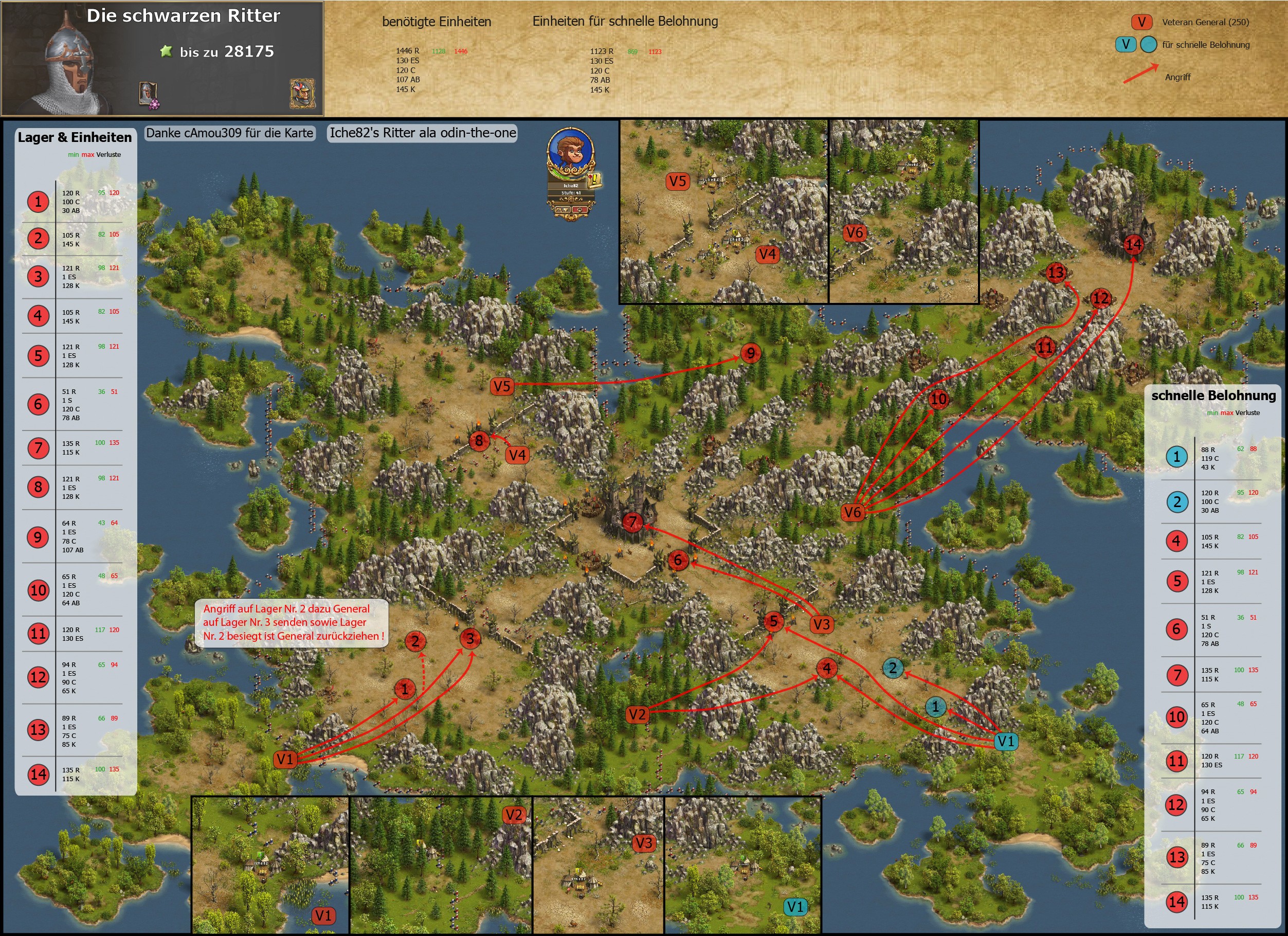Click the grey arrow button under Iche82's level
The image size is (1288, 936).
(562, 210)
